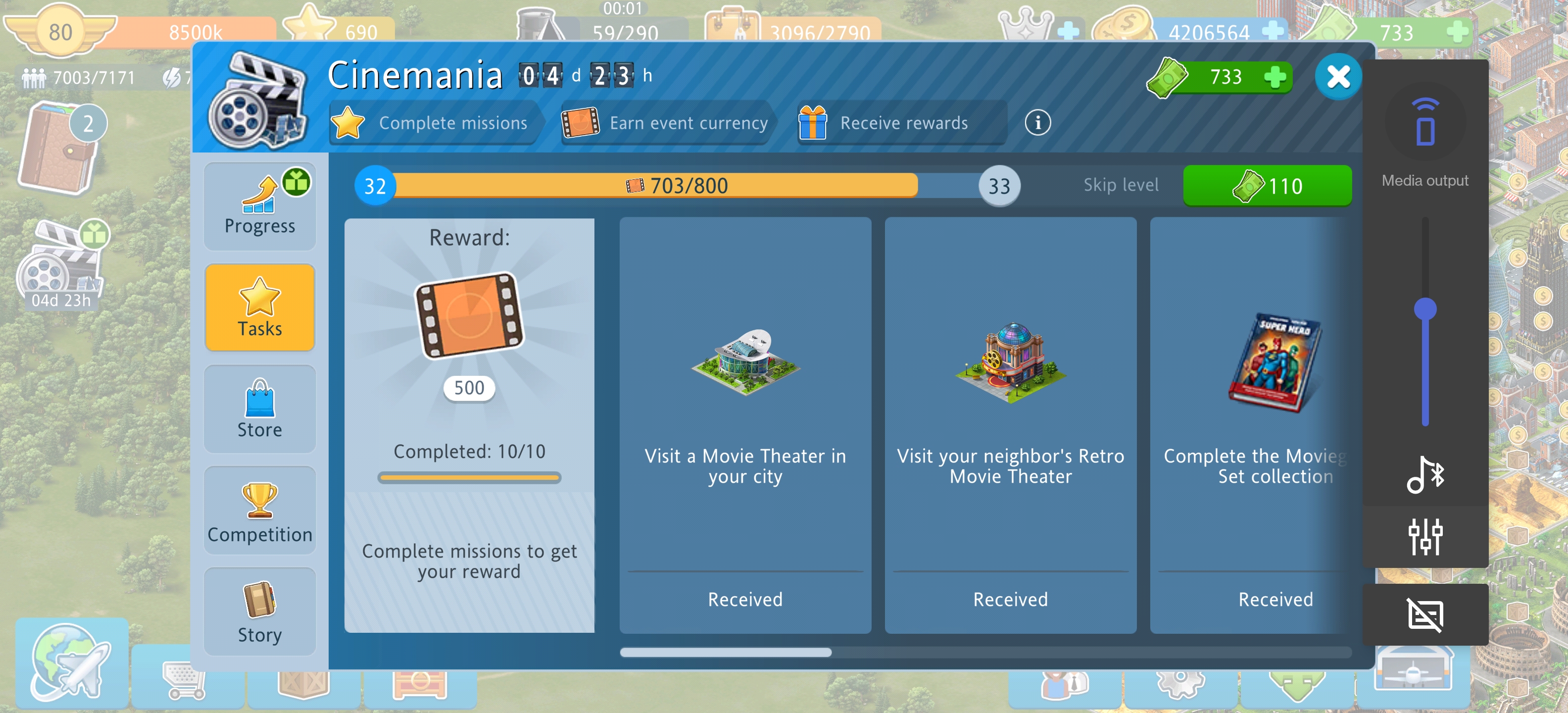1568x713 pixels.
Task: Open the event info button
Action: (x=1037, y=123)
